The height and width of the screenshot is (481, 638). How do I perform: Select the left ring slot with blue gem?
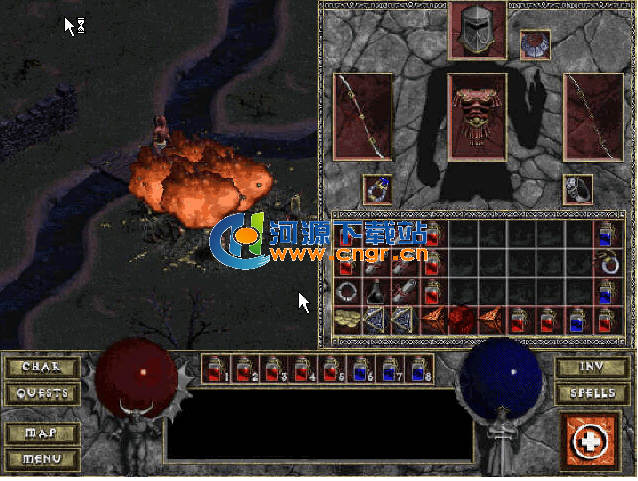[376, 189]
